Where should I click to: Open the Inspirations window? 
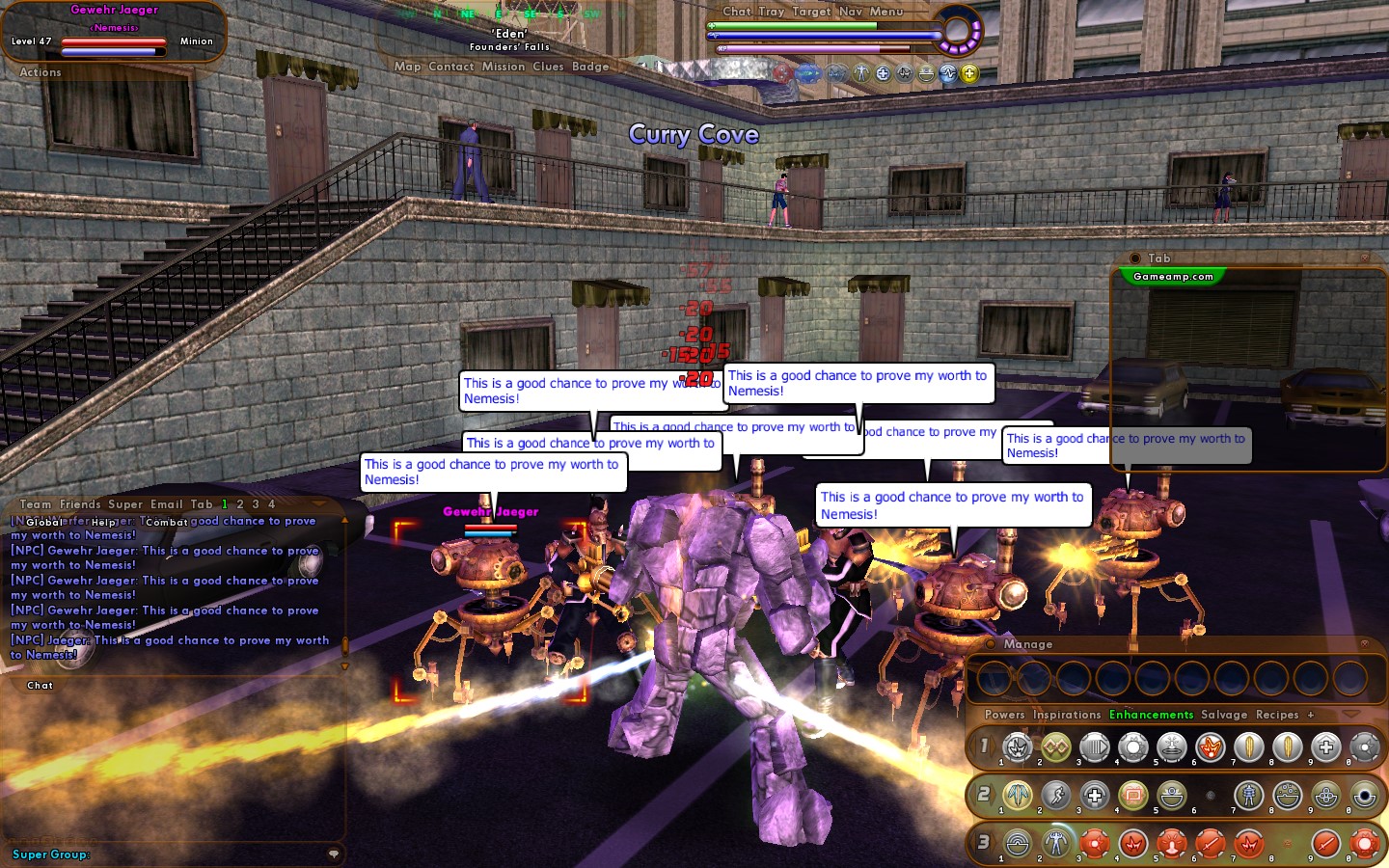point(1066,715)
